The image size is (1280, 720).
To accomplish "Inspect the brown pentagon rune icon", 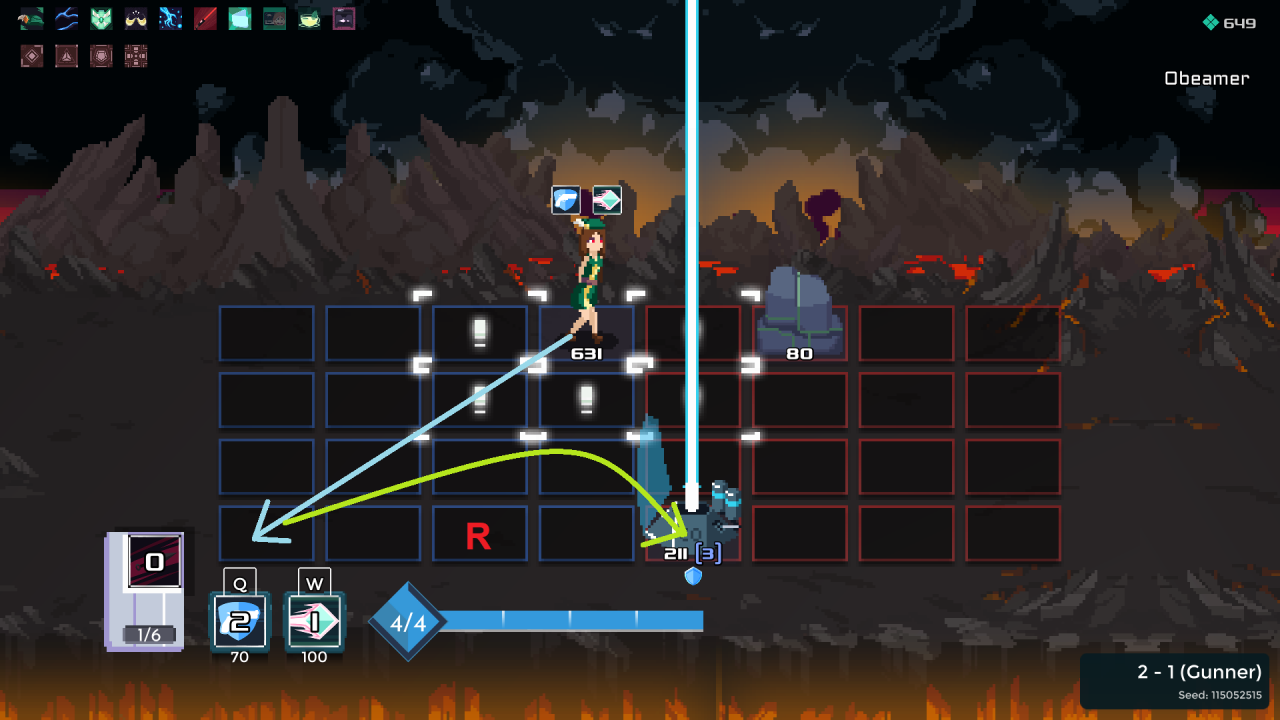I will (x=101, y=56).
